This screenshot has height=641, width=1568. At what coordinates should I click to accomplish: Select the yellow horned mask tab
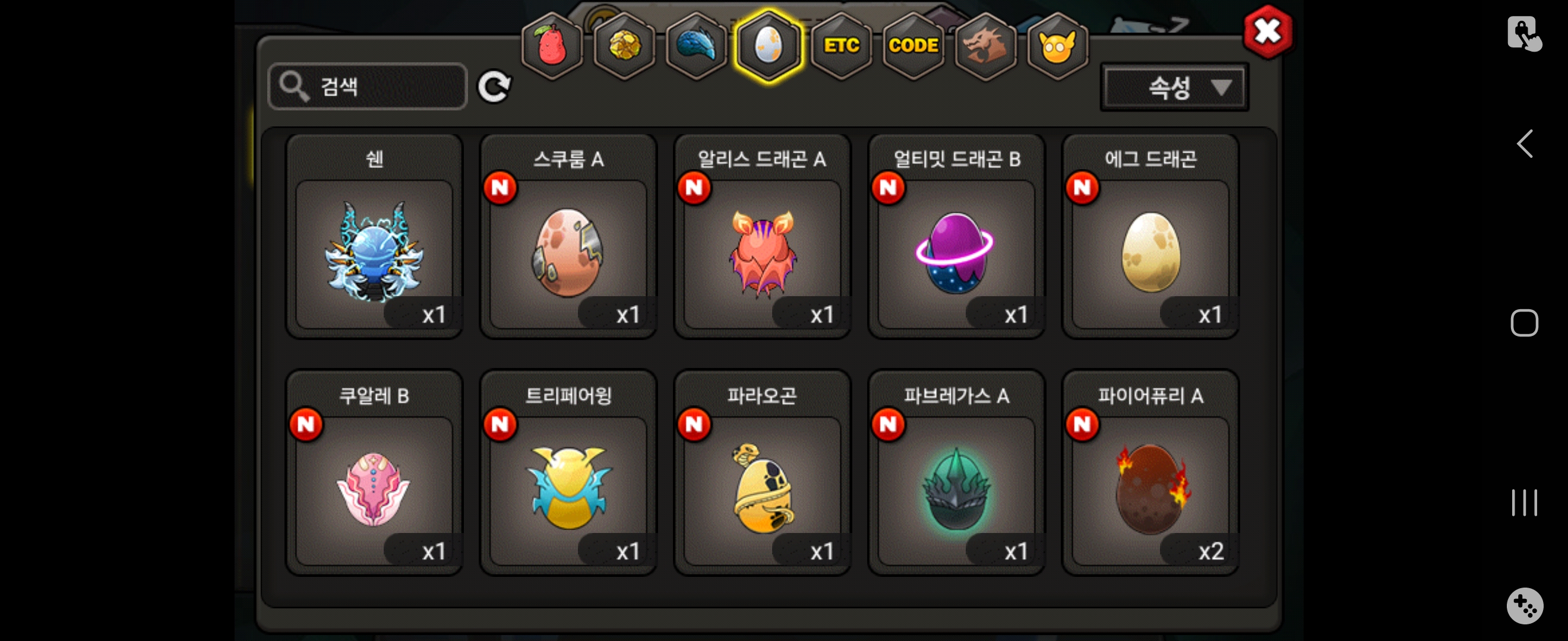pyautogui.click(x=1057, y=46)
